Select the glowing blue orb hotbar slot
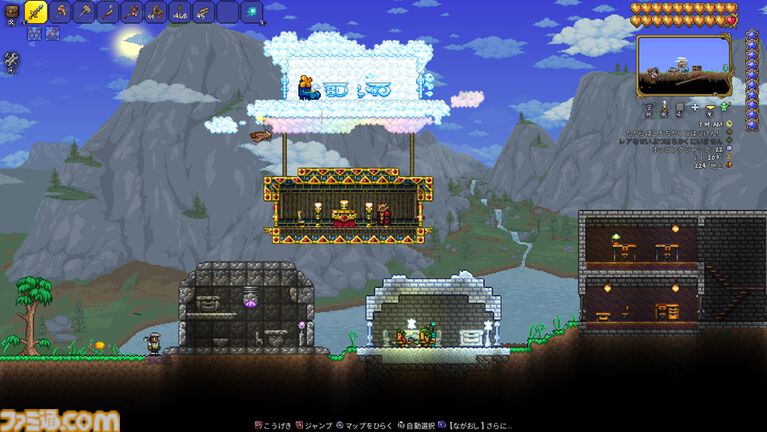 click(x=252, y=12)
